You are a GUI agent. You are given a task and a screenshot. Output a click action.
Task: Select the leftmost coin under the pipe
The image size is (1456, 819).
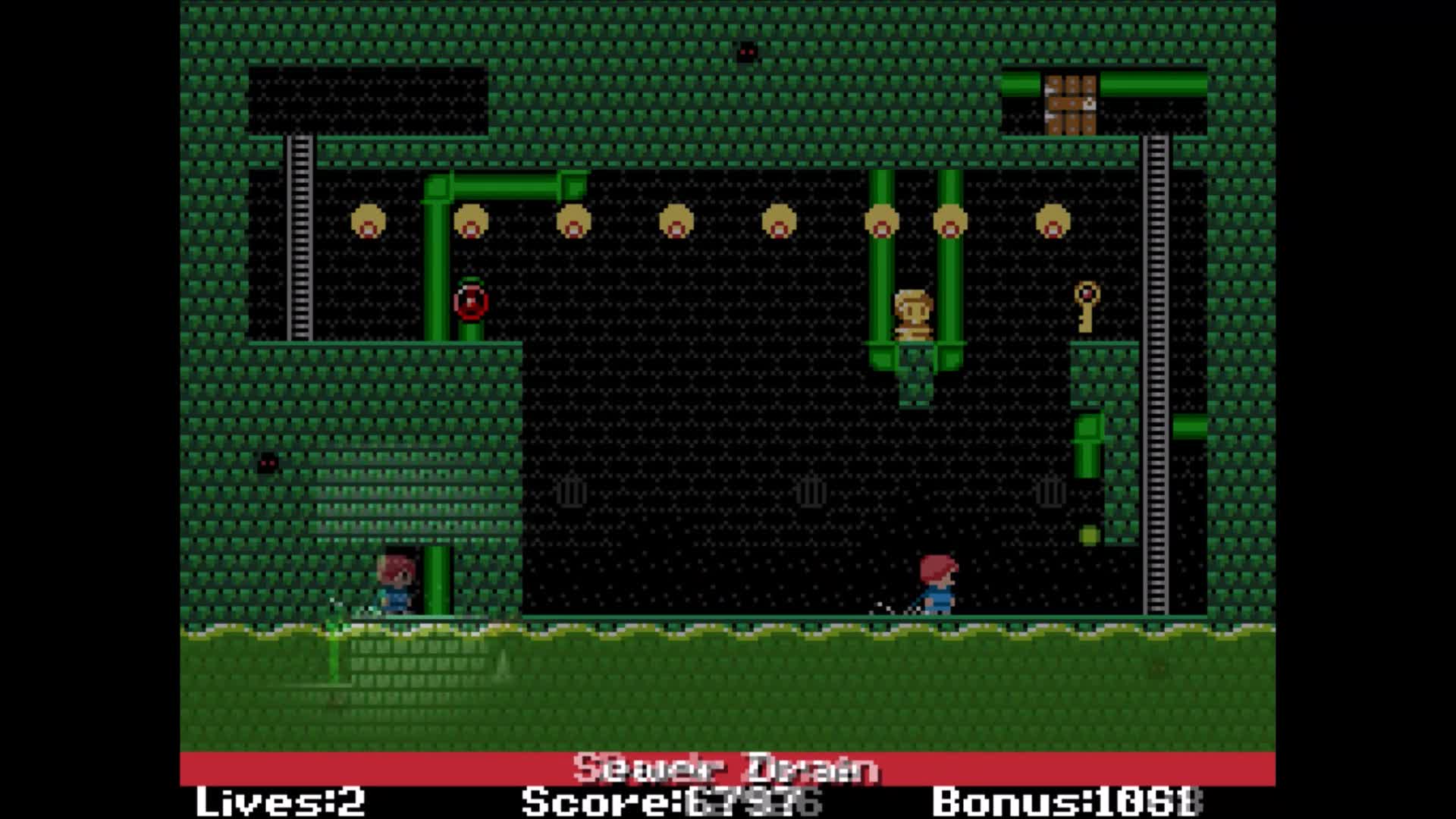pos(368,221)
